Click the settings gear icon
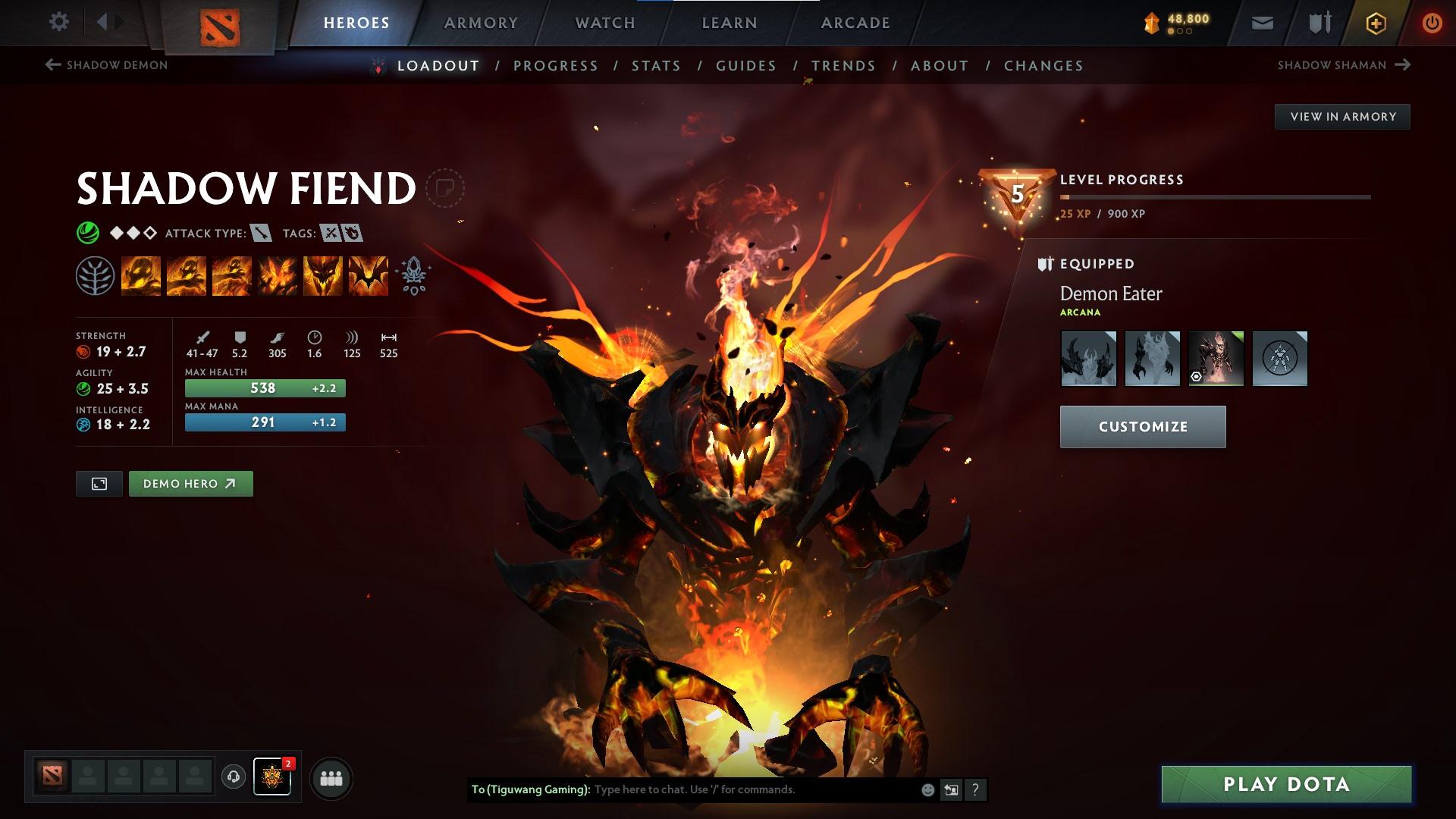Screen dimensions: 1456x819 [59, 21]
